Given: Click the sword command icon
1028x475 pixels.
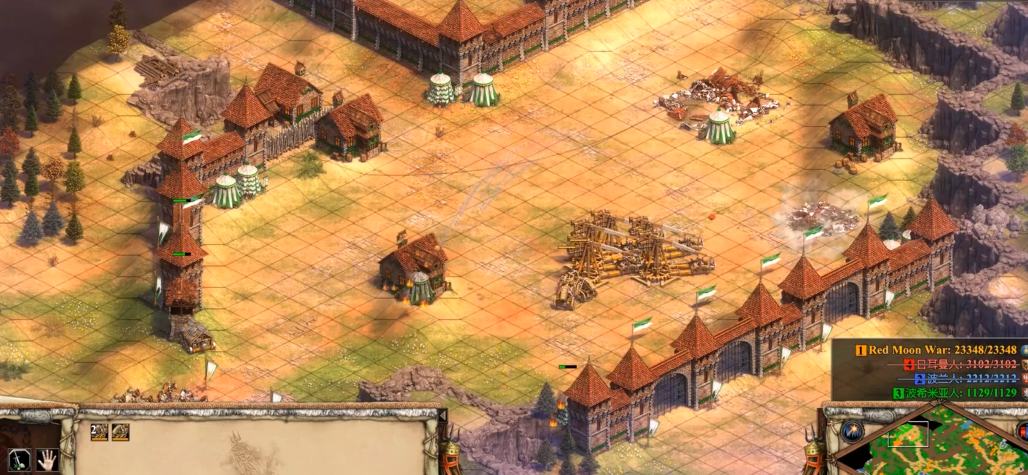Looking at the screenshot, I should pyautogui.click(x=20, y=460).
